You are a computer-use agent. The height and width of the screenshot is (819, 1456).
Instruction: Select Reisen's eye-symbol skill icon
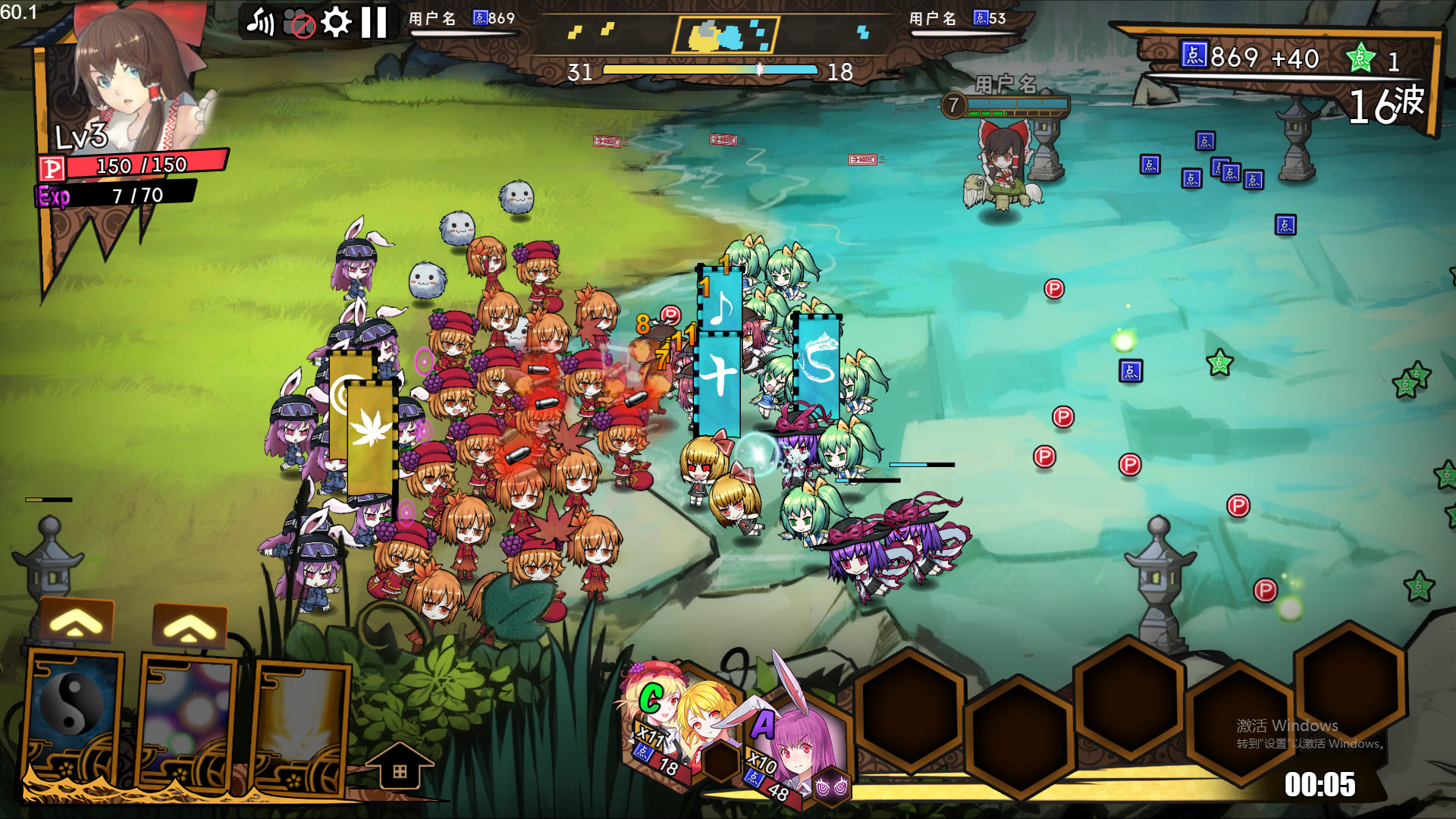coord(831,786)
